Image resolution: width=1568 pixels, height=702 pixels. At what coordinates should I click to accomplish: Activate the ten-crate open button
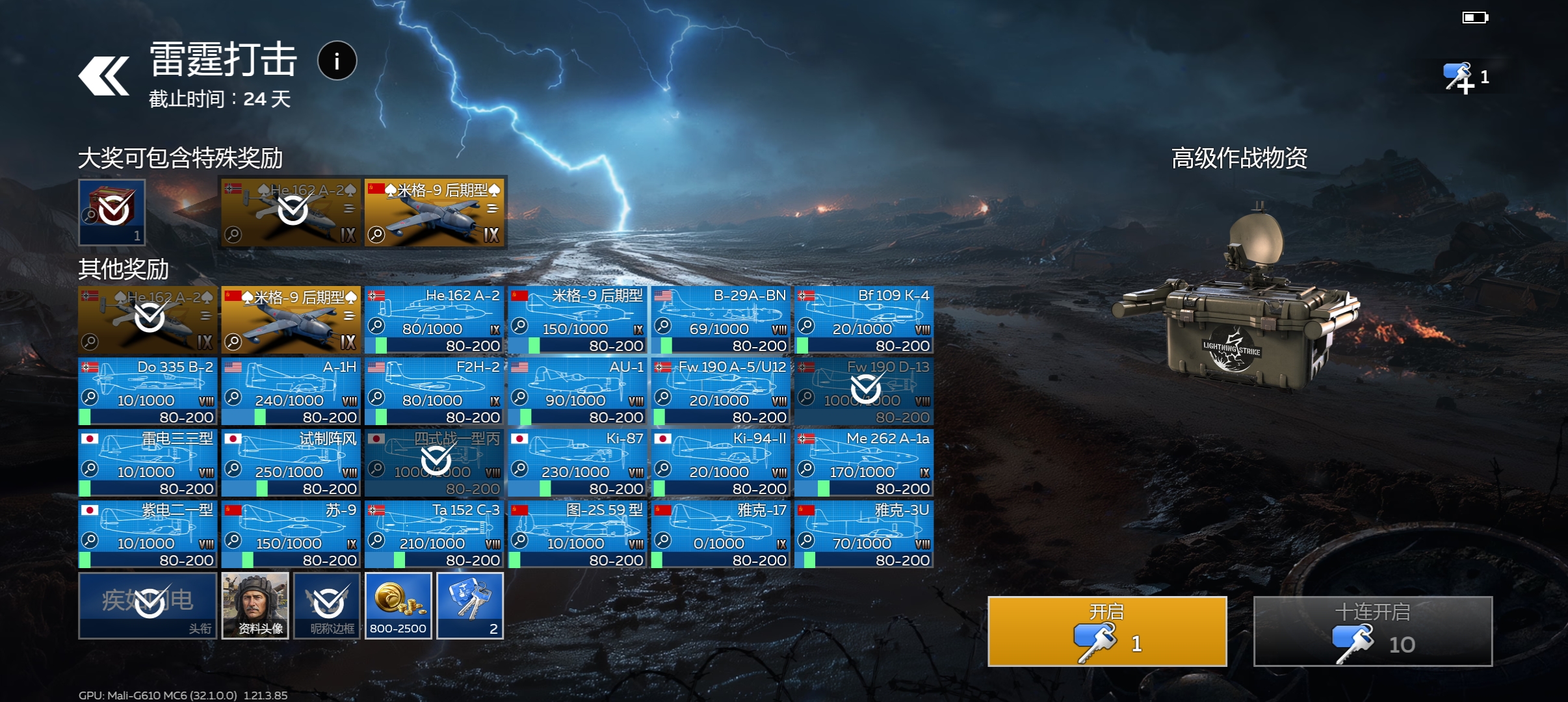point(1372,630)
